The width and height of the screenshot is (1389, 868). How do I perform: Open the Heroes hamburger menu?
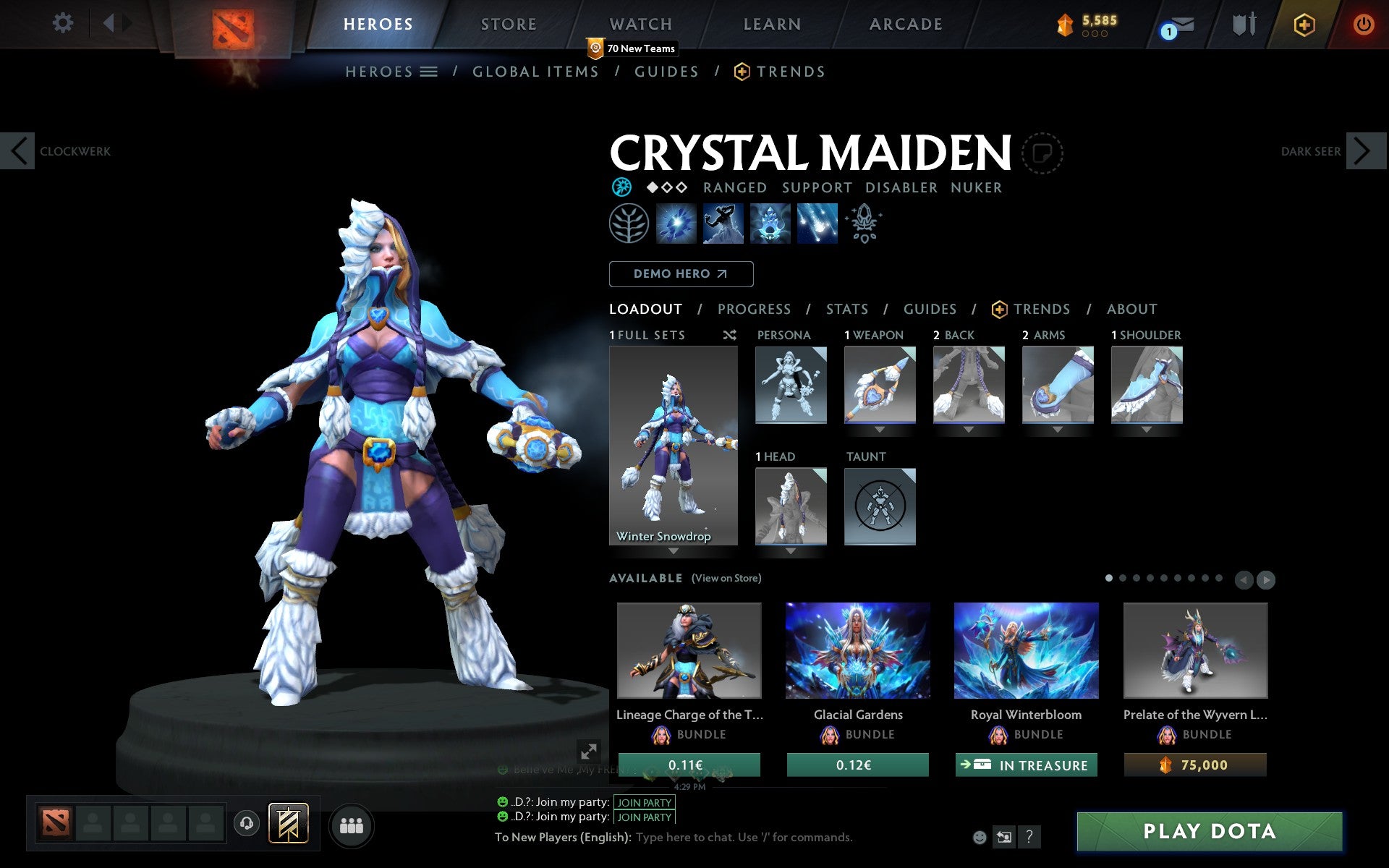pyautogui.click(x=429, y=72)
